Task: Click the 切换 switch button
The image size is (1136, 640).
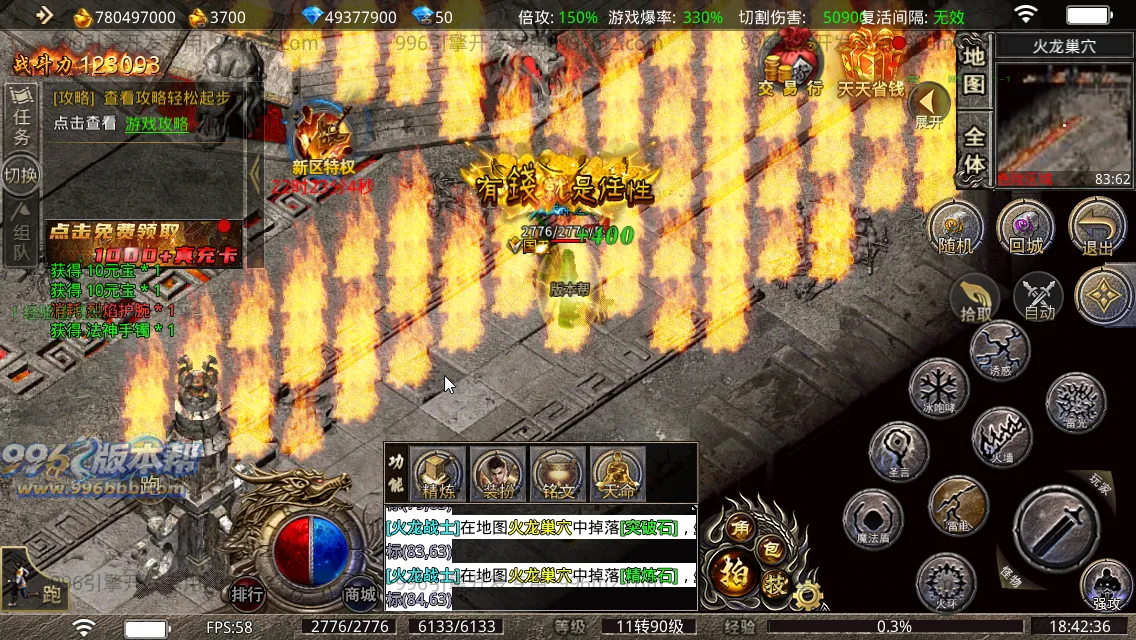Action: pyautogui.click(x=21, y=175)
